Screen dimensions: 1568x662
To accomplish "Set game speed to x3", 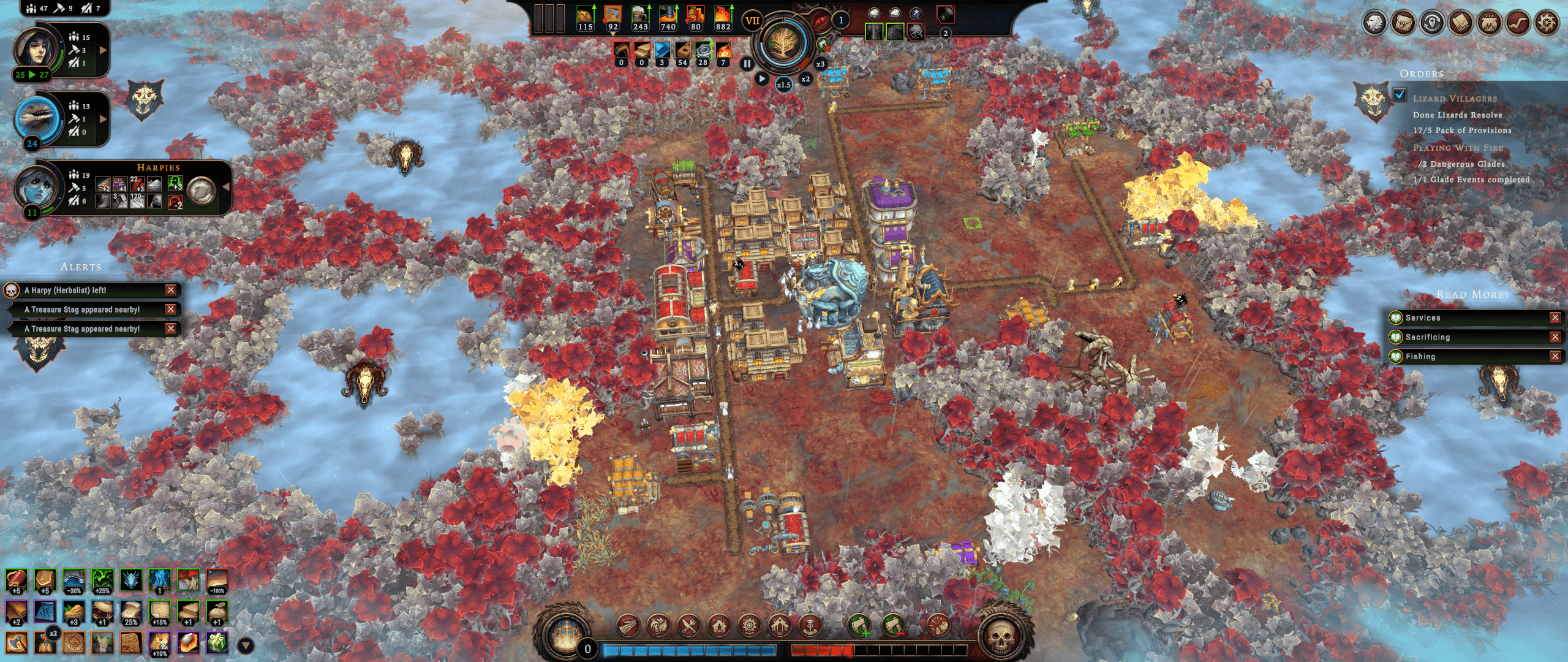I will pos(820,64).
